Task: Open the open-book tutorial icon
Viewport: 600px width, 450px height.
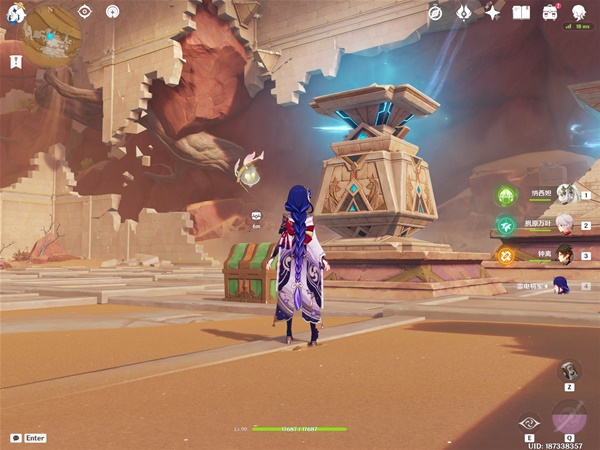Action: pos(521,12)
